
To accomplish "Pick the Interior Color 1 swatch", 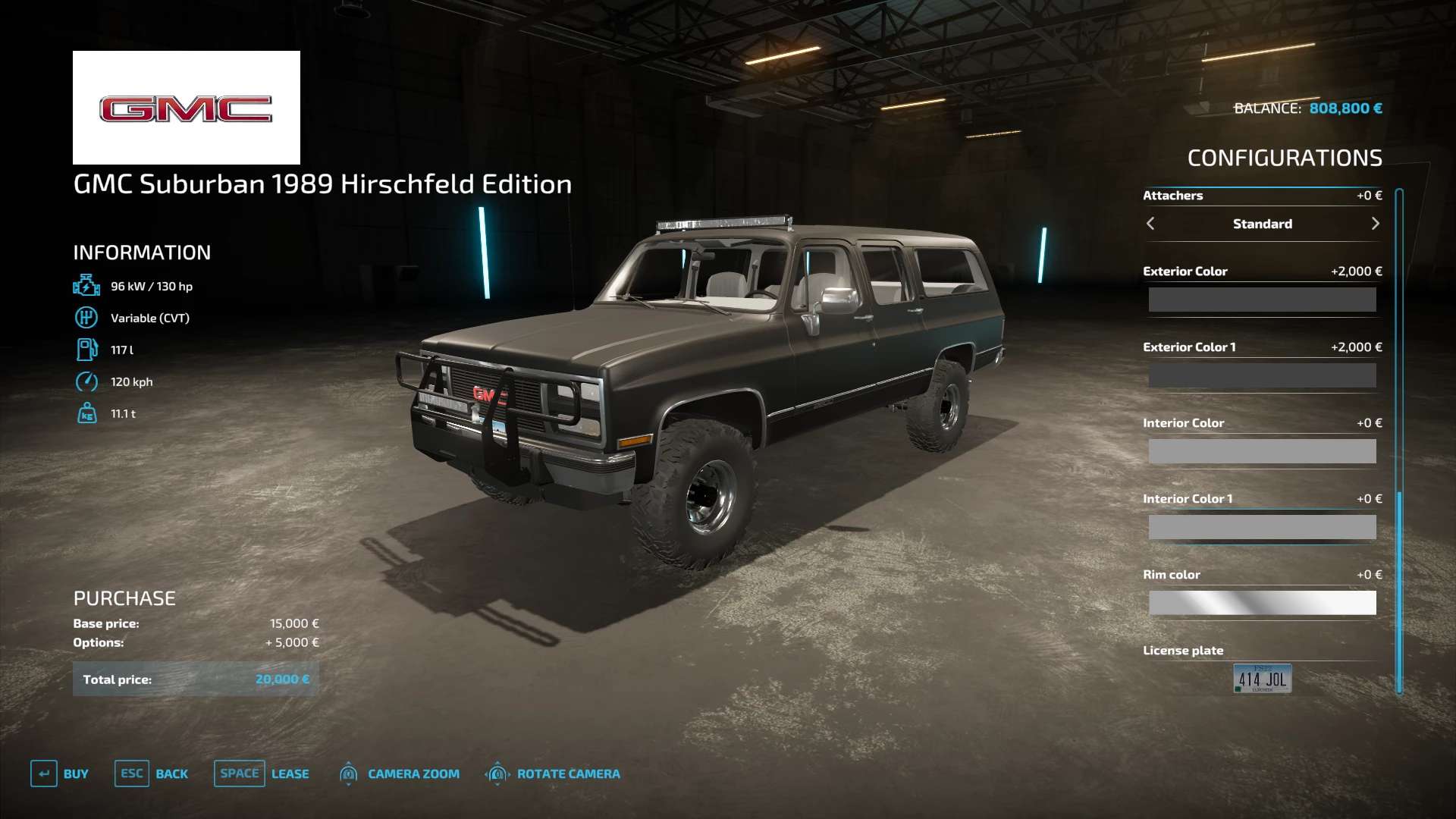I will pos(1262,527).
